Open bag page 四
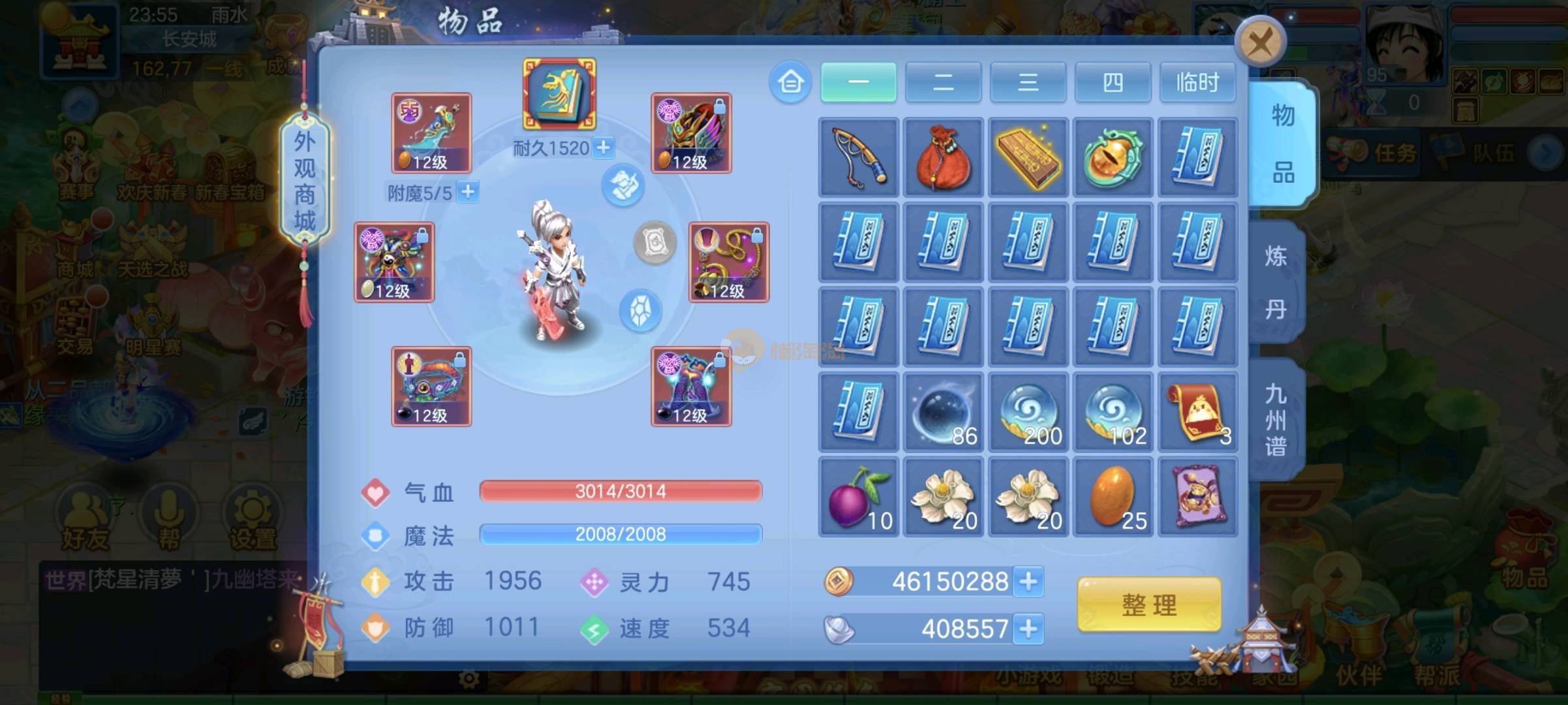Screen dimensions: 1568x705 (x=1113, y=82)
